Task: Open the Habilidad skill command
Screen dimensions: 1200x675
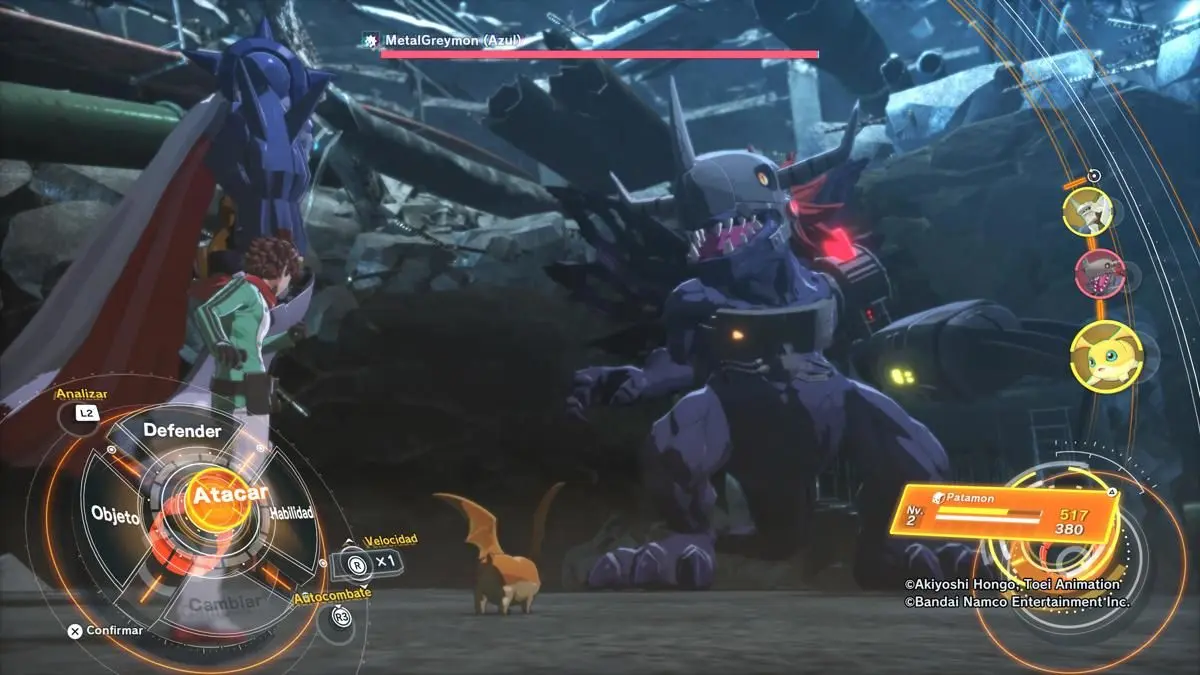Action: [291, 513]
